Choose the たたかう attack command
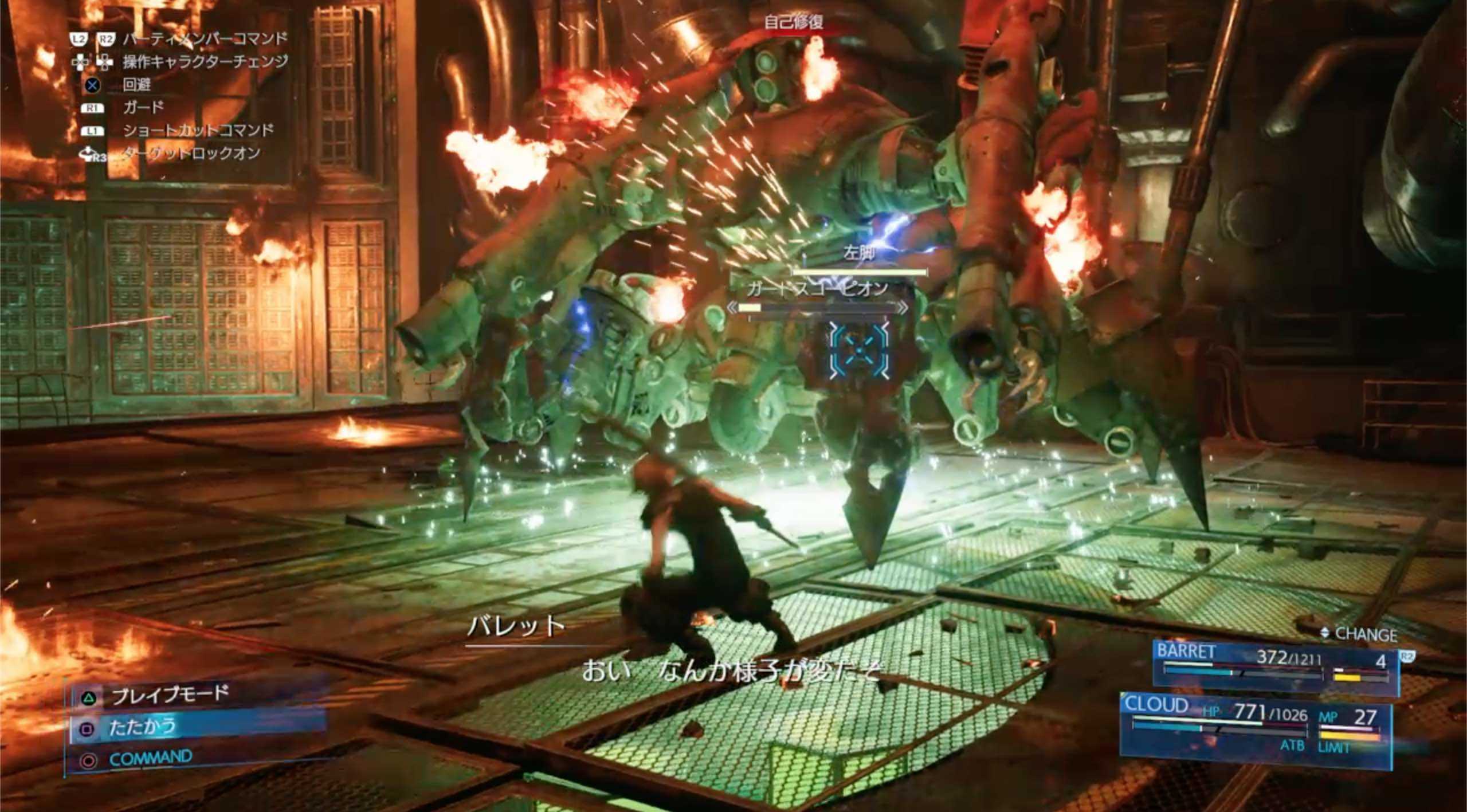Viewport: 1467px width, 812px height. click(143, 727)
